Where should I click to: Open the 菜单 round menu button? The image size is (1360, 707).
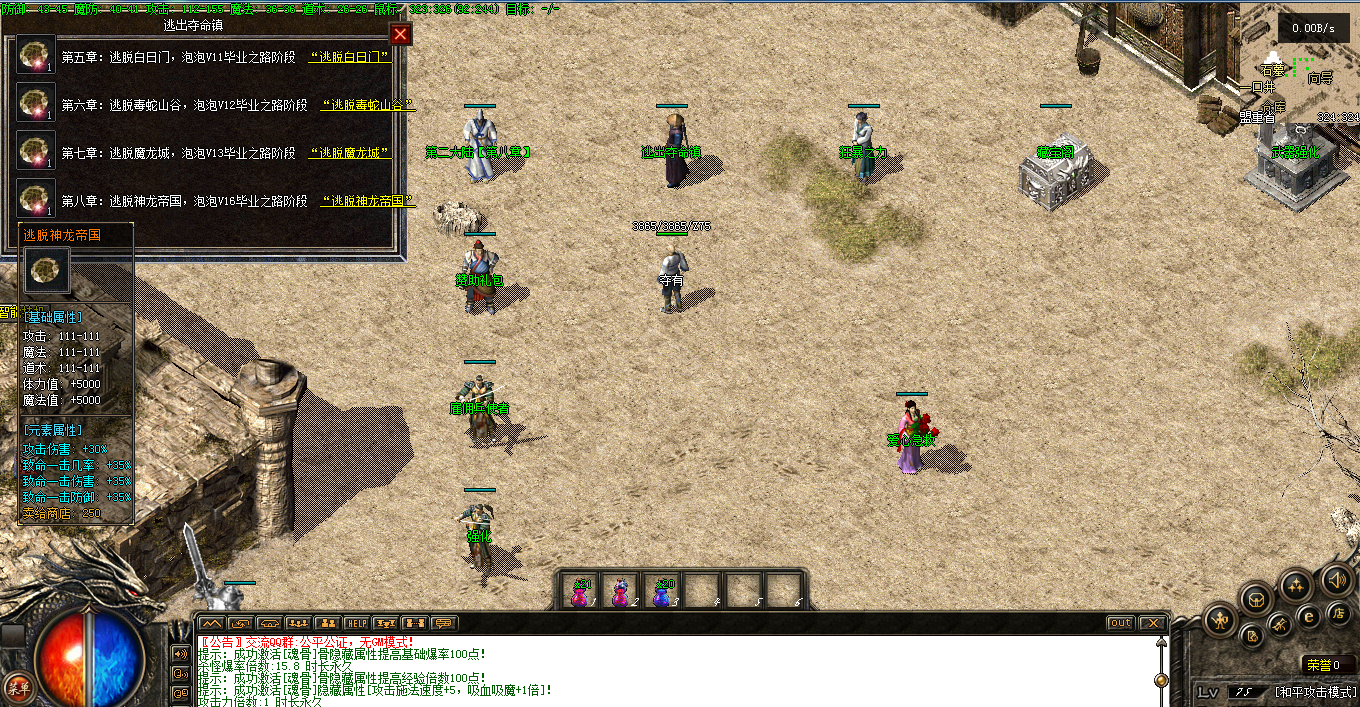coord(17,687)
